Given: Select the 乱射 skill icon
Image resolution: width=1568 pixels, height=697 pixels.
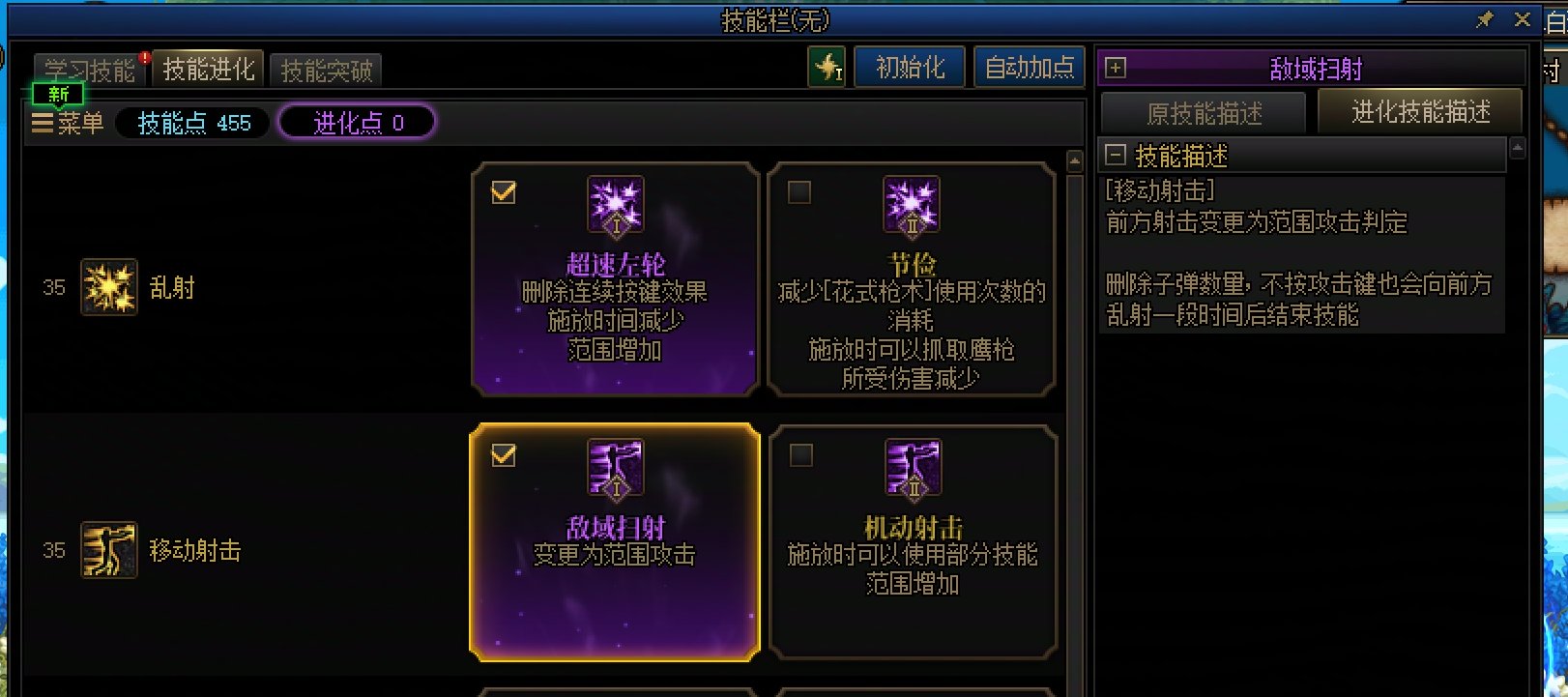Looking at the screenshot, I should click(x=109, y=287).
